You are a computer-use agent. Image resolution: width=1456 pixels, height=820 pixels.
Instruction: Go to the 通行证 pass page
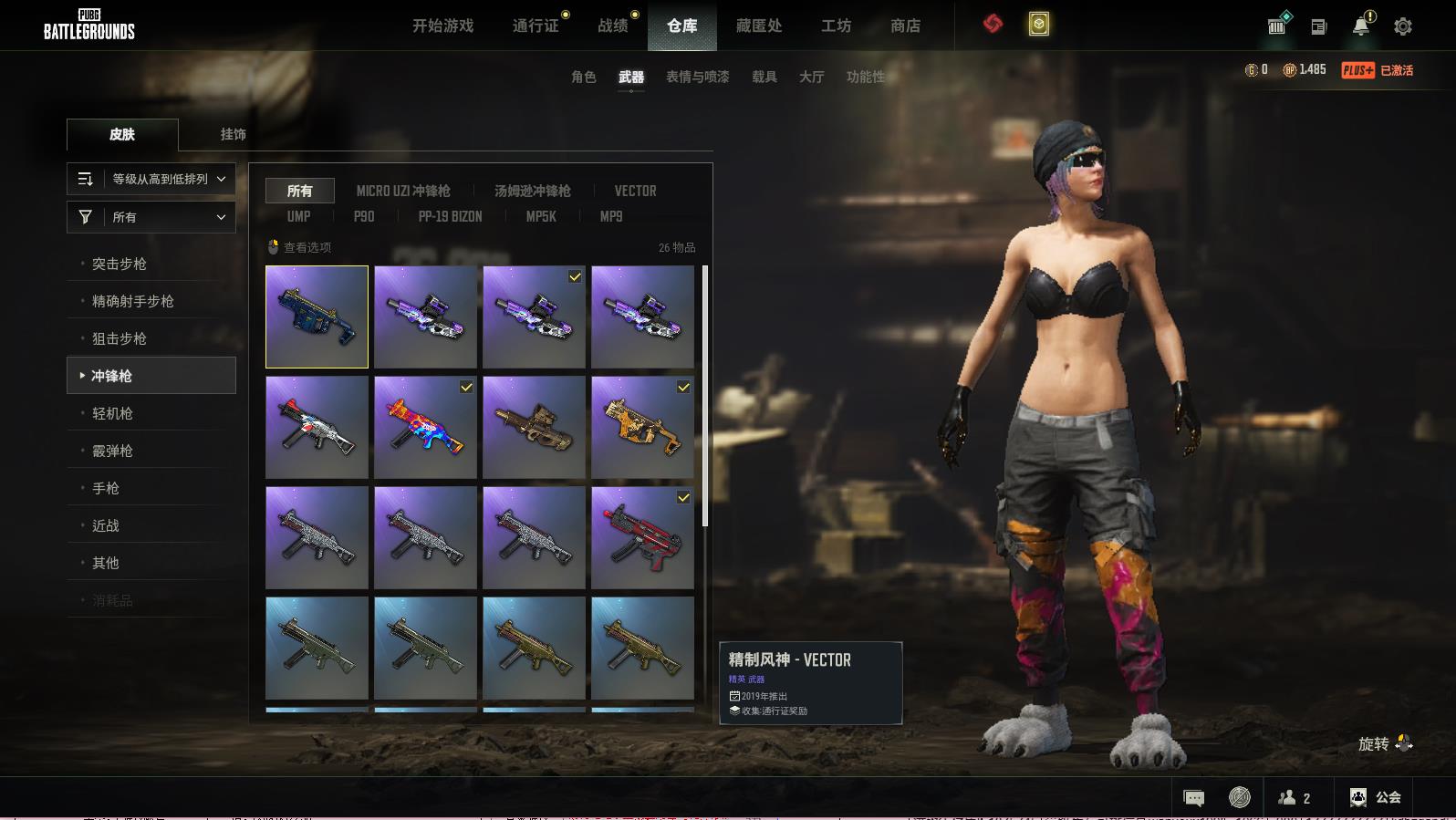[x=536, y=26]
